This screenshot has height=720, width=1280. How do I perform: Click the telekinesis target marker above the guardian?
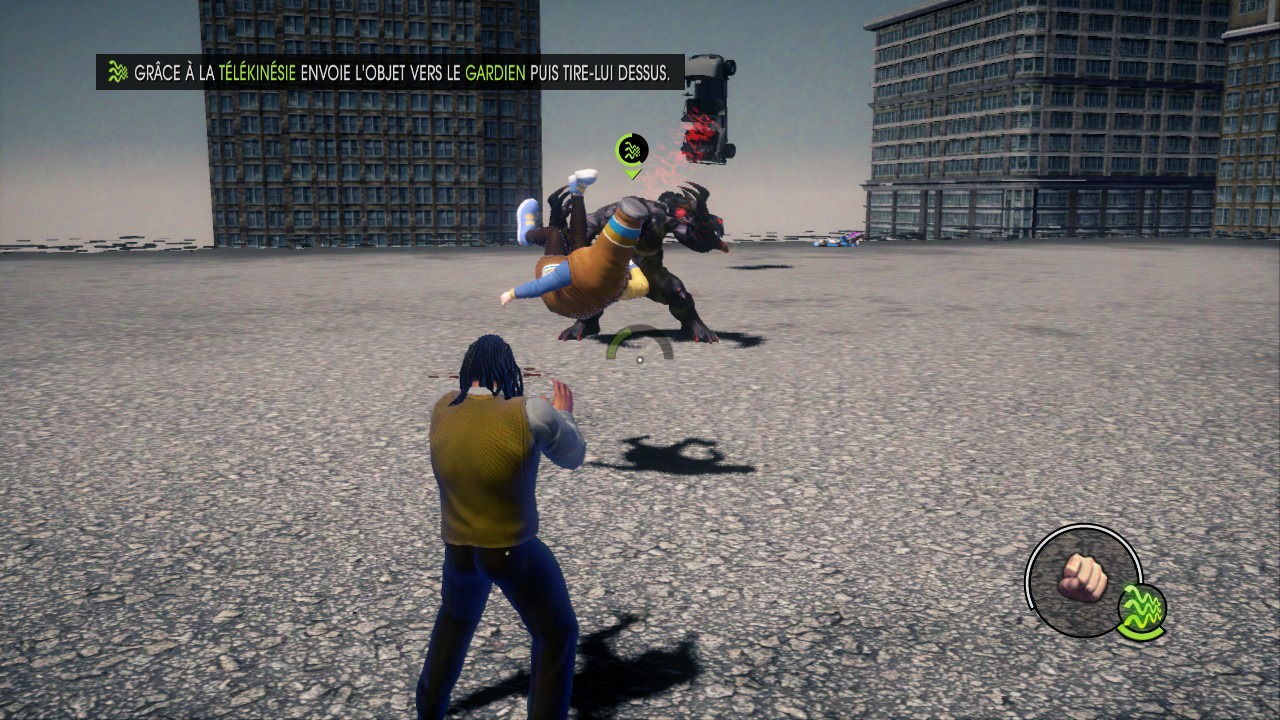632,152
